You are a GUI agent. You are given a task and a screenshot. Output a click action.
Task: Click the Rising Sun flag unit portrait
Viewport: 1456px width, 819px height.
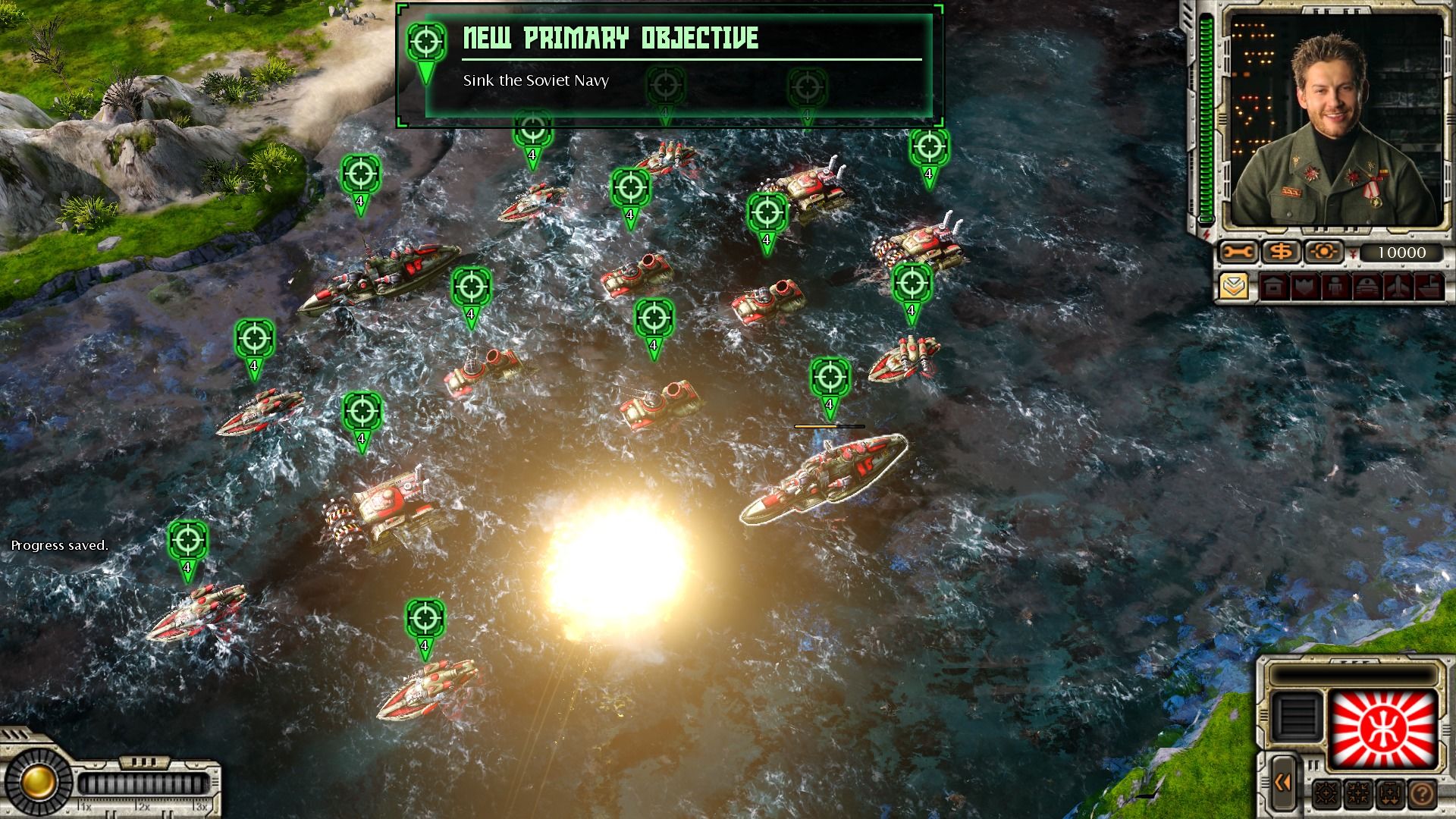1383,730
